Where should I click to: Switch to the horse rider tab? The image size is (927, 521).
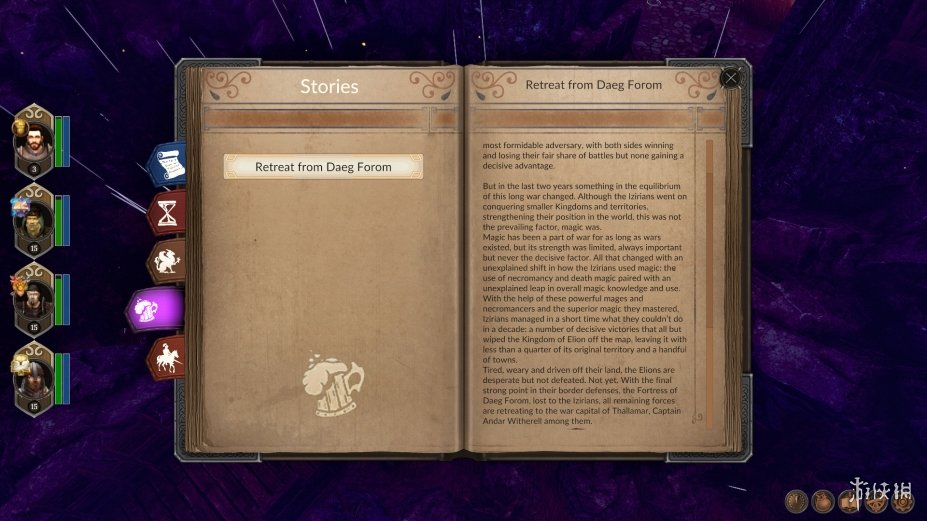[166, 357]
